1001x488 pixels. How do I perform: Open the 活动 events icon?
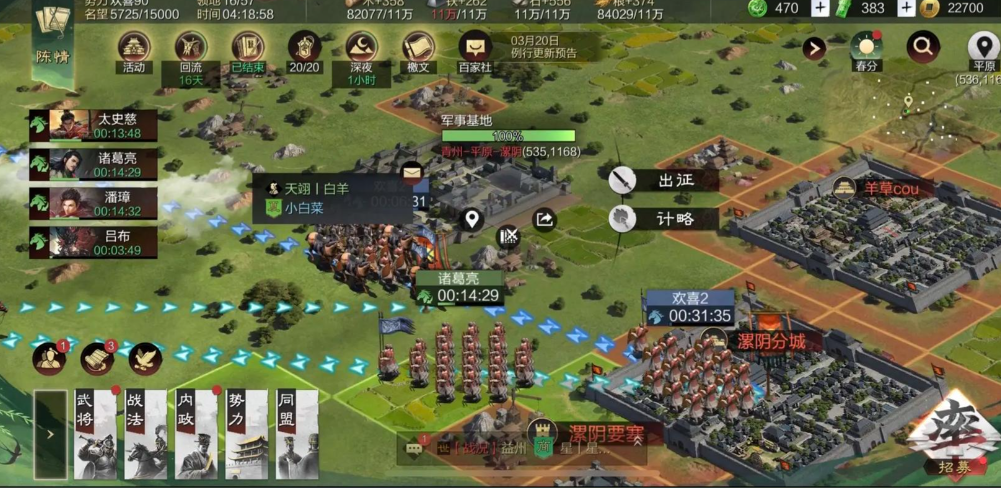(x=134, y=49)
